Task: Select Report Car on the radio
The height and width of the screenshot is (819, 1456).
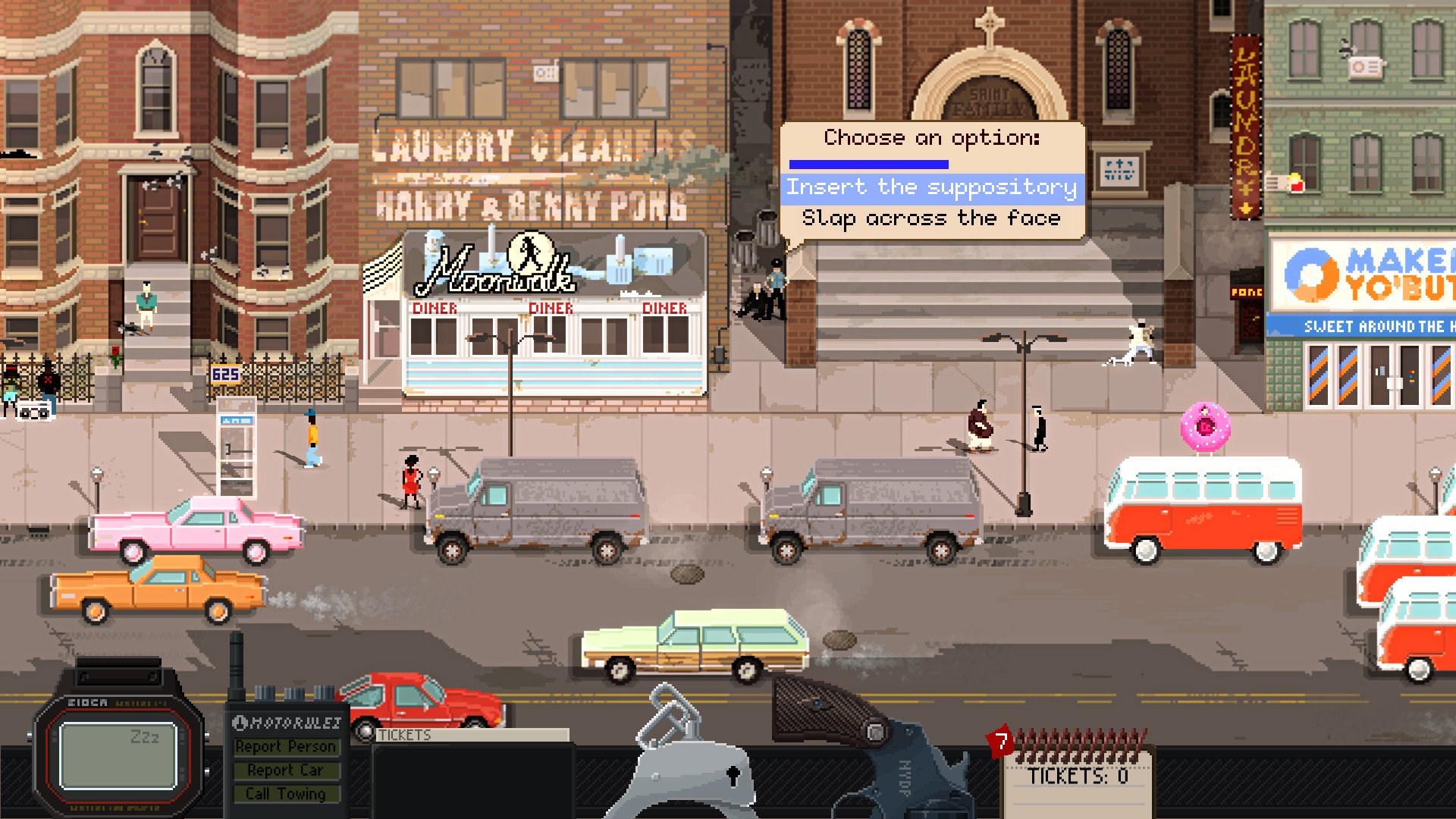Action: coord(285,770)
